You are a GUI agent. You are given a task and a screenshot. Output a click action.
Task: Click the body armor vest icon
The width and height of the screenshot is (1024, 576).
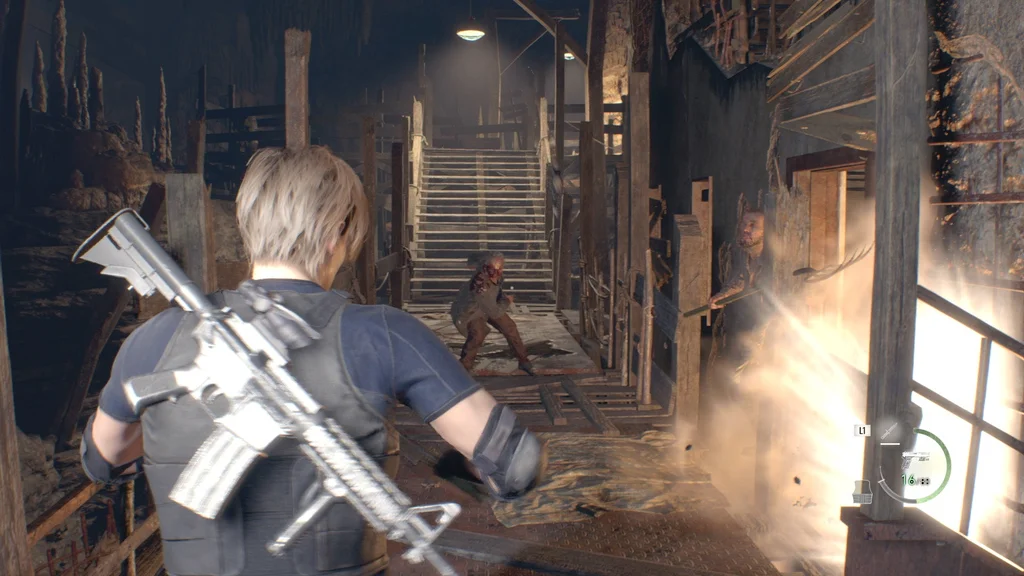[x=861, y=491]
